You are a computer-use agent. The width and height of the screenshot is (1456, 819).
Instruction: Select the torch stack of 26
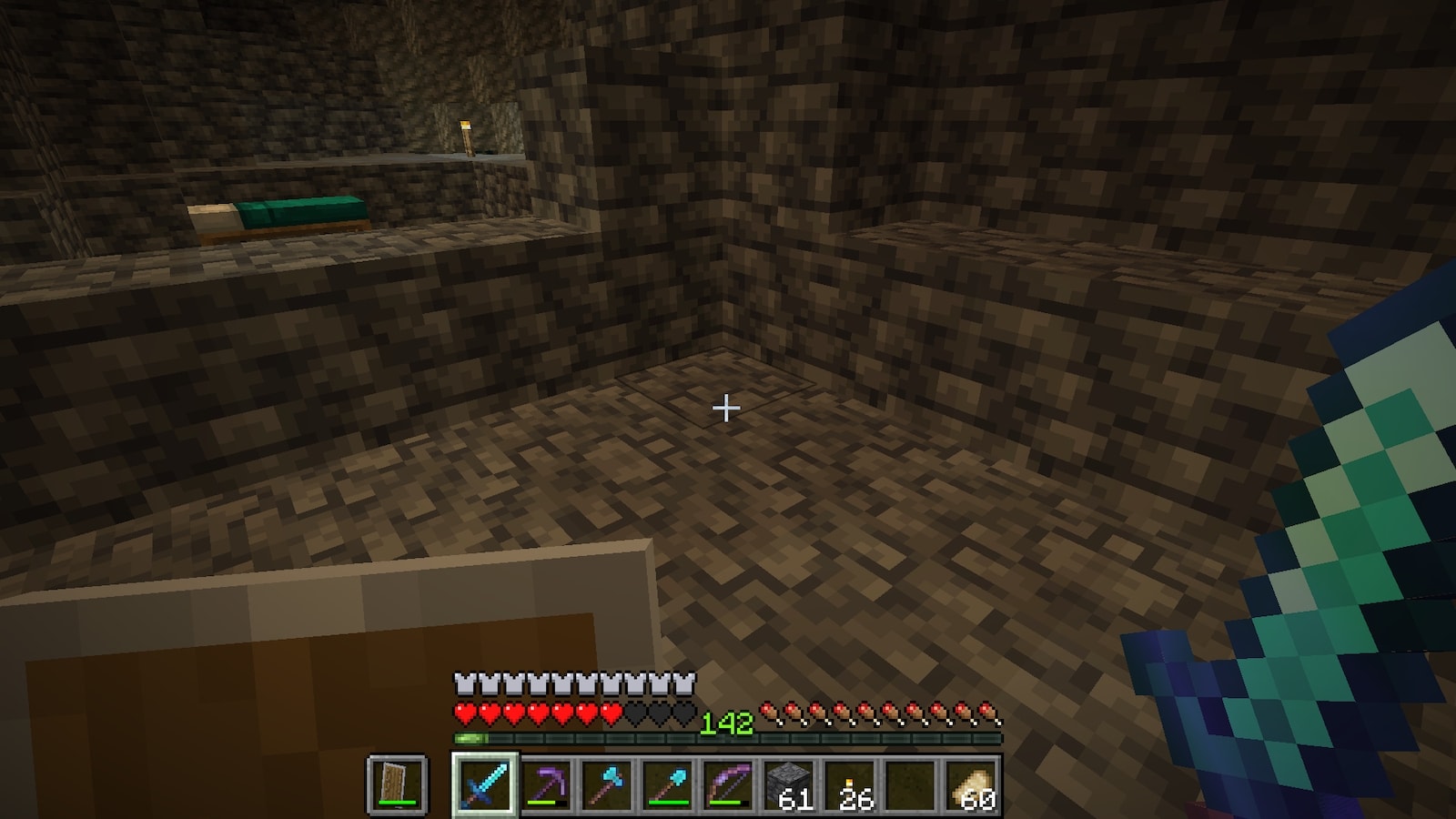click(x=851, y=784)
